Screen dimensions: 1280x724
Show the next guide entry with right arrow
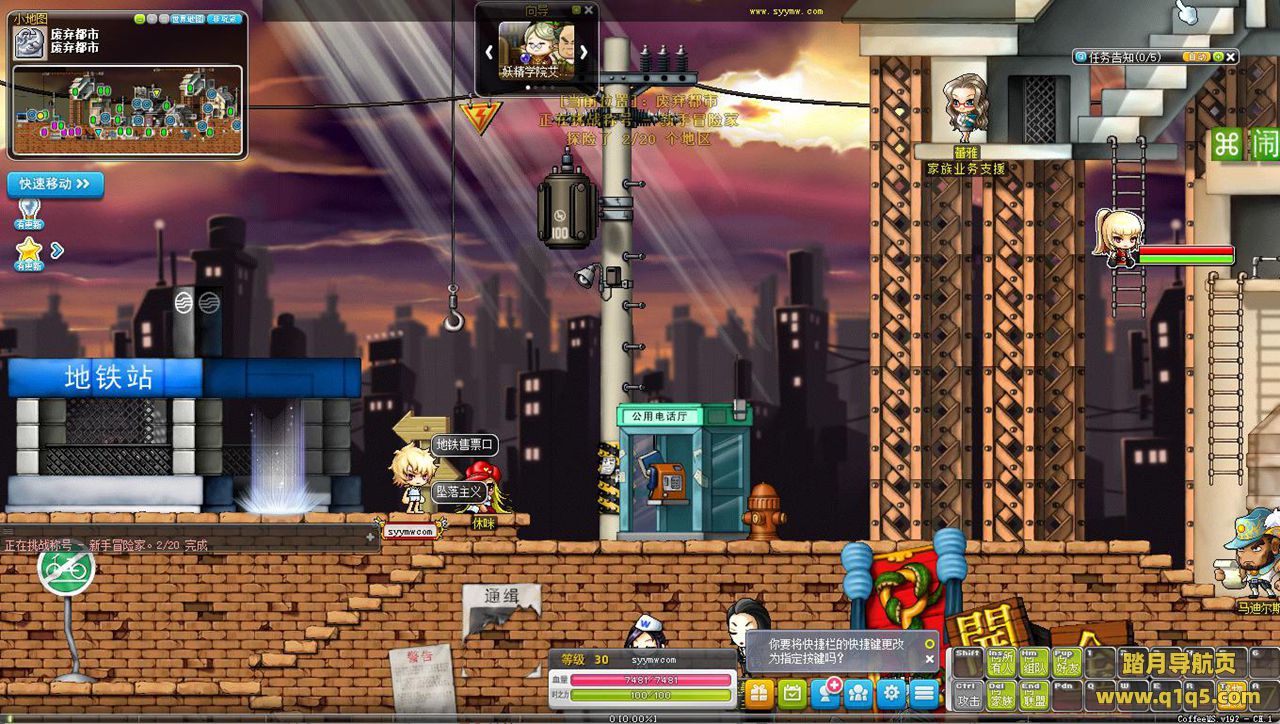[x=583, y=51]
